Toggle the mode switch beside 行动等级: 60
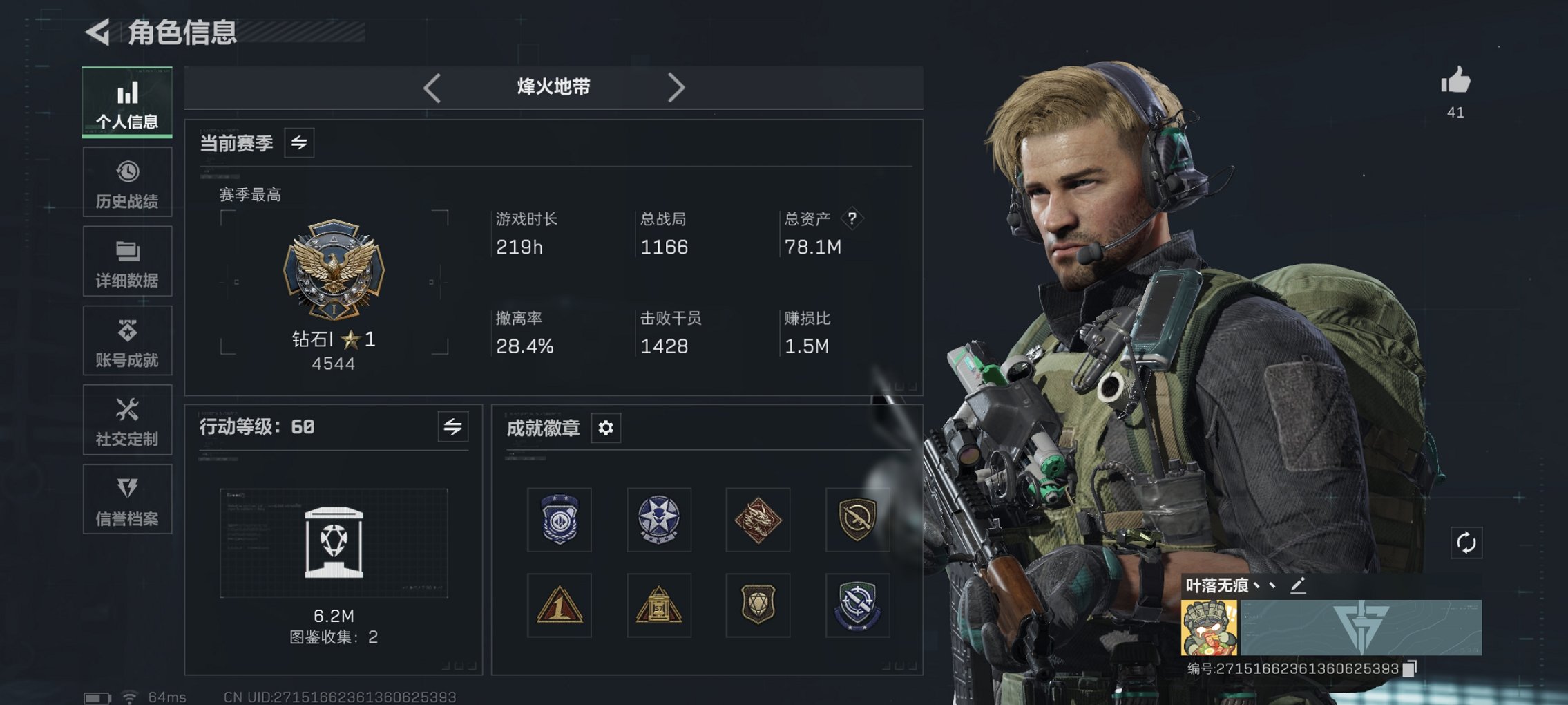Viewport: 1568px width, 705px height. point(452,427)
